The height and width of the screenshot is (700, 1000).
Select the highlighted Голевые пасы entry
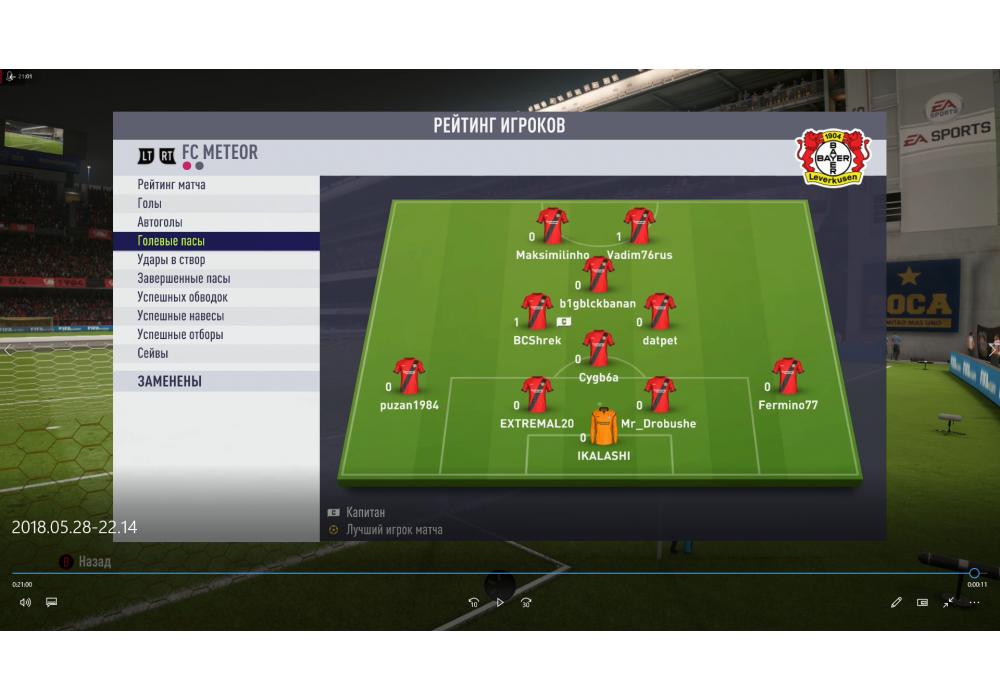[x=171, y=241]
